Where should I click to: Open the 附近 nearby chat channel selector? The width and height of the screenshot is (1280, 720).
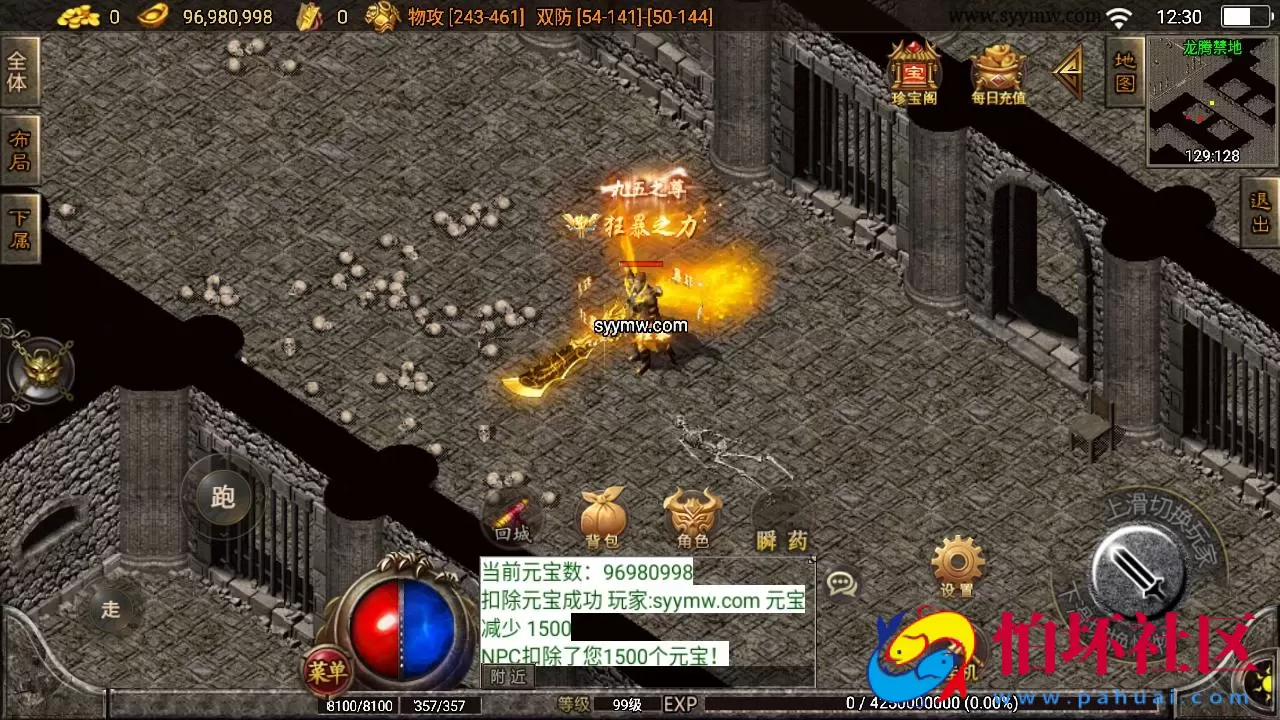pyautogui.click(x=506, y=675)
